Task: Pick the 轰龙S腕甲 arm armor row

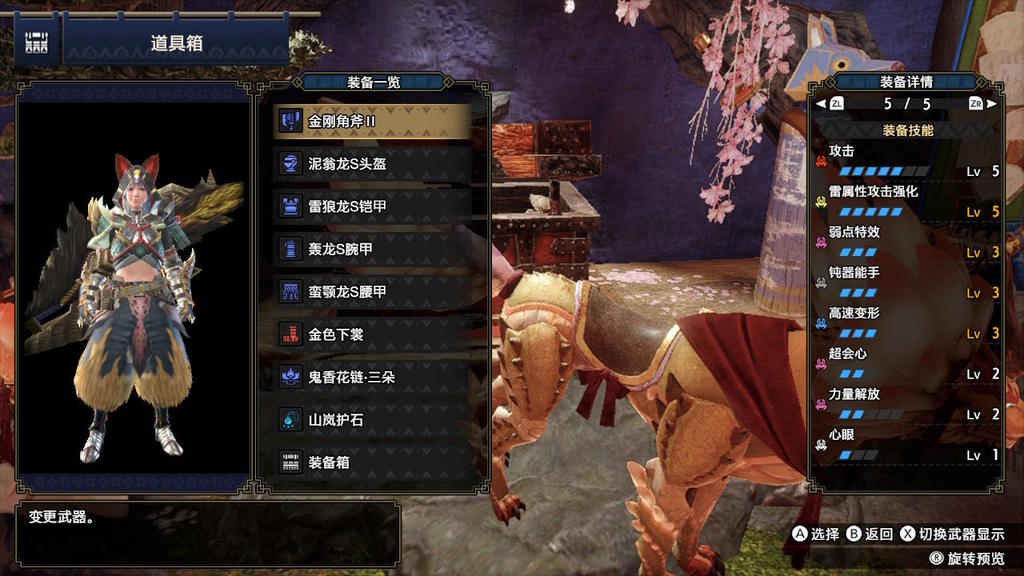Action: [372, 248]
